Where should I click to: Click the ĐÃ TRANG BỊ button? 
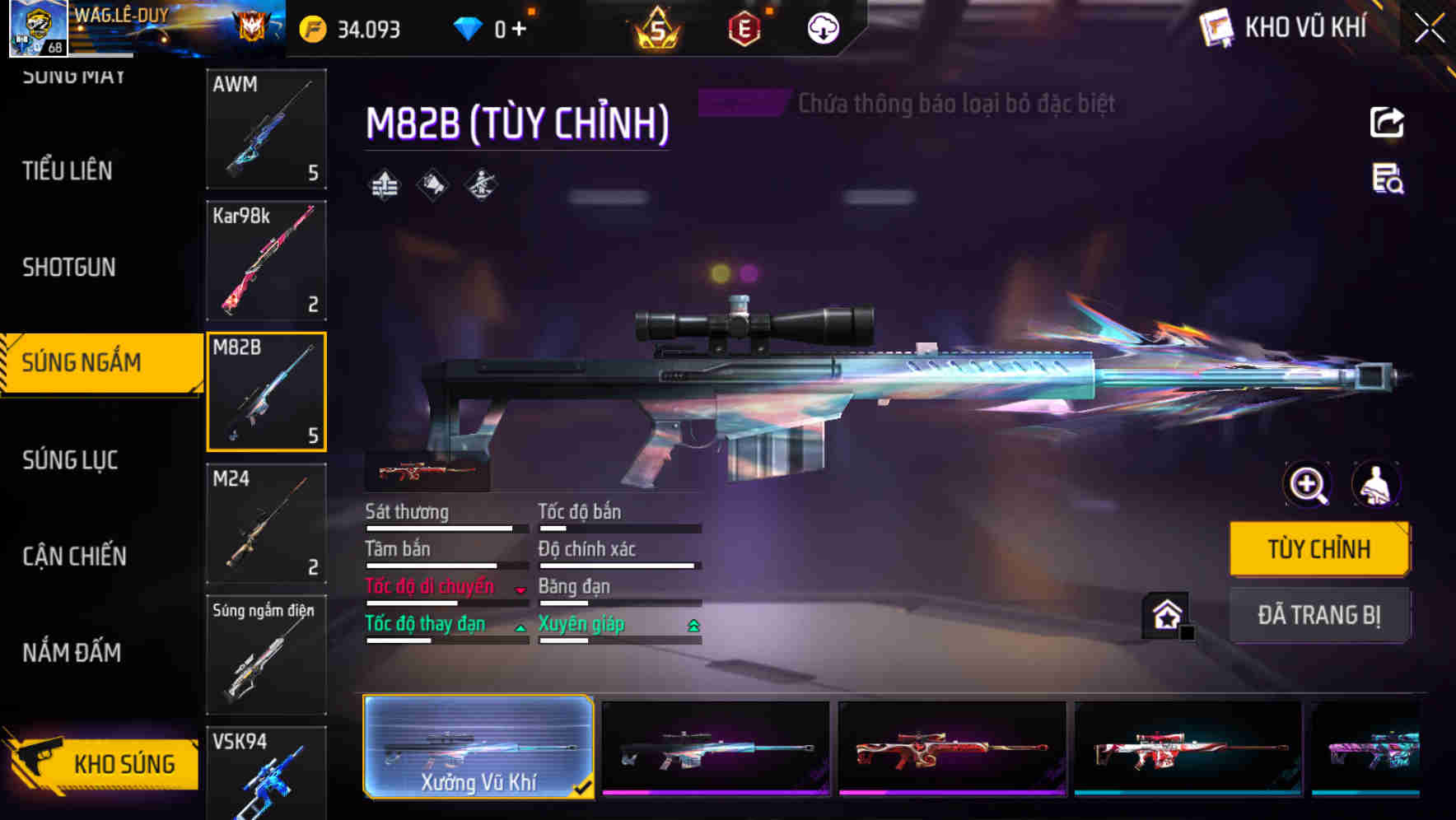pos(1319,615)
